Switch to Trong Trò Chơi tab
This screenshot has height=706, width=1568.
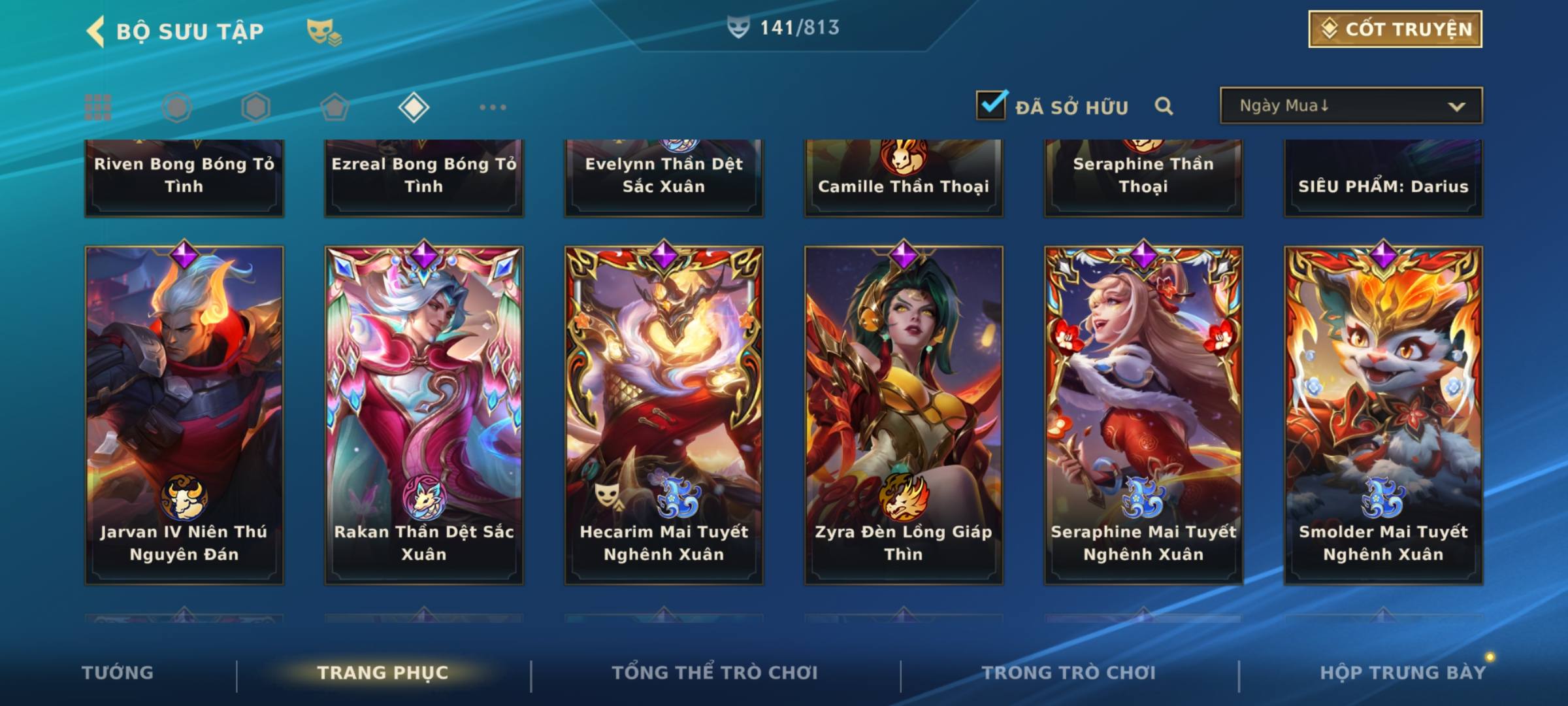[x=1069, y=673]
